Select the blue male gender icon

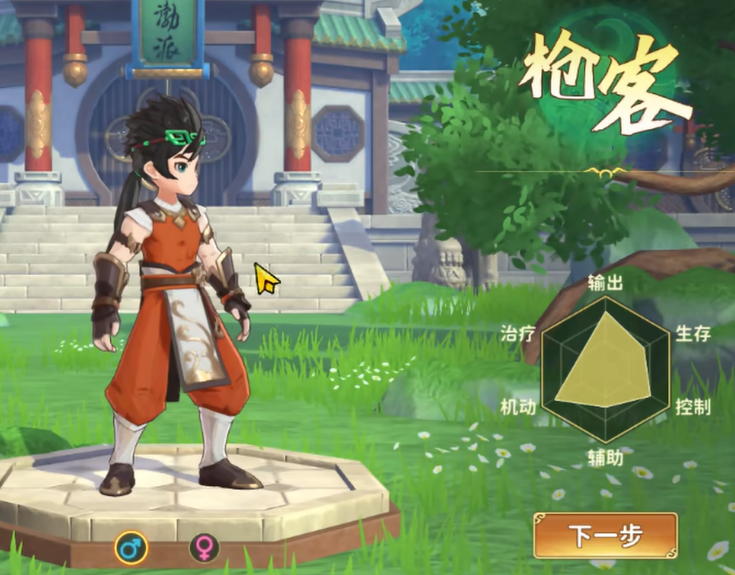tap(130, 547)
